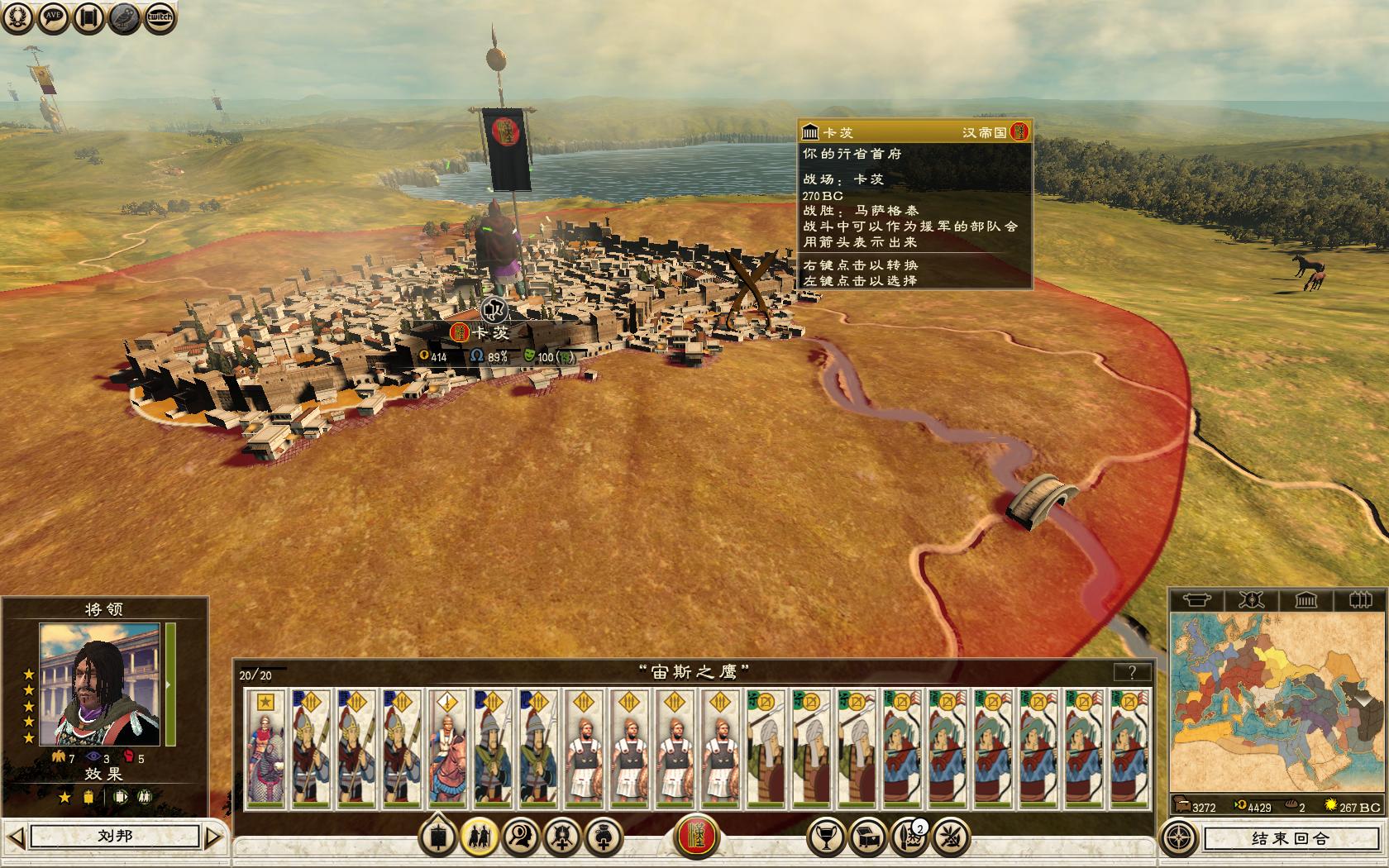Click the compass button beside end turn
1389x868 pixels.
pos(1178,838)
